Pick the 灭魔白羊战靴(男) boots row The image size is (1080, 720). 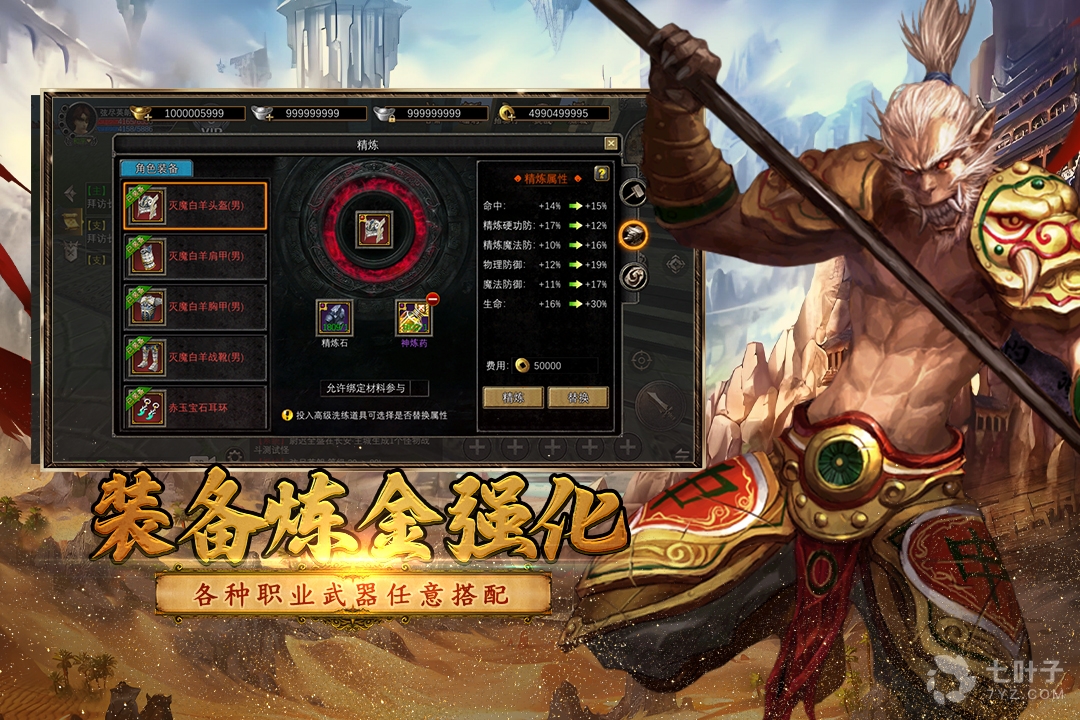click(x=195, y=357)
